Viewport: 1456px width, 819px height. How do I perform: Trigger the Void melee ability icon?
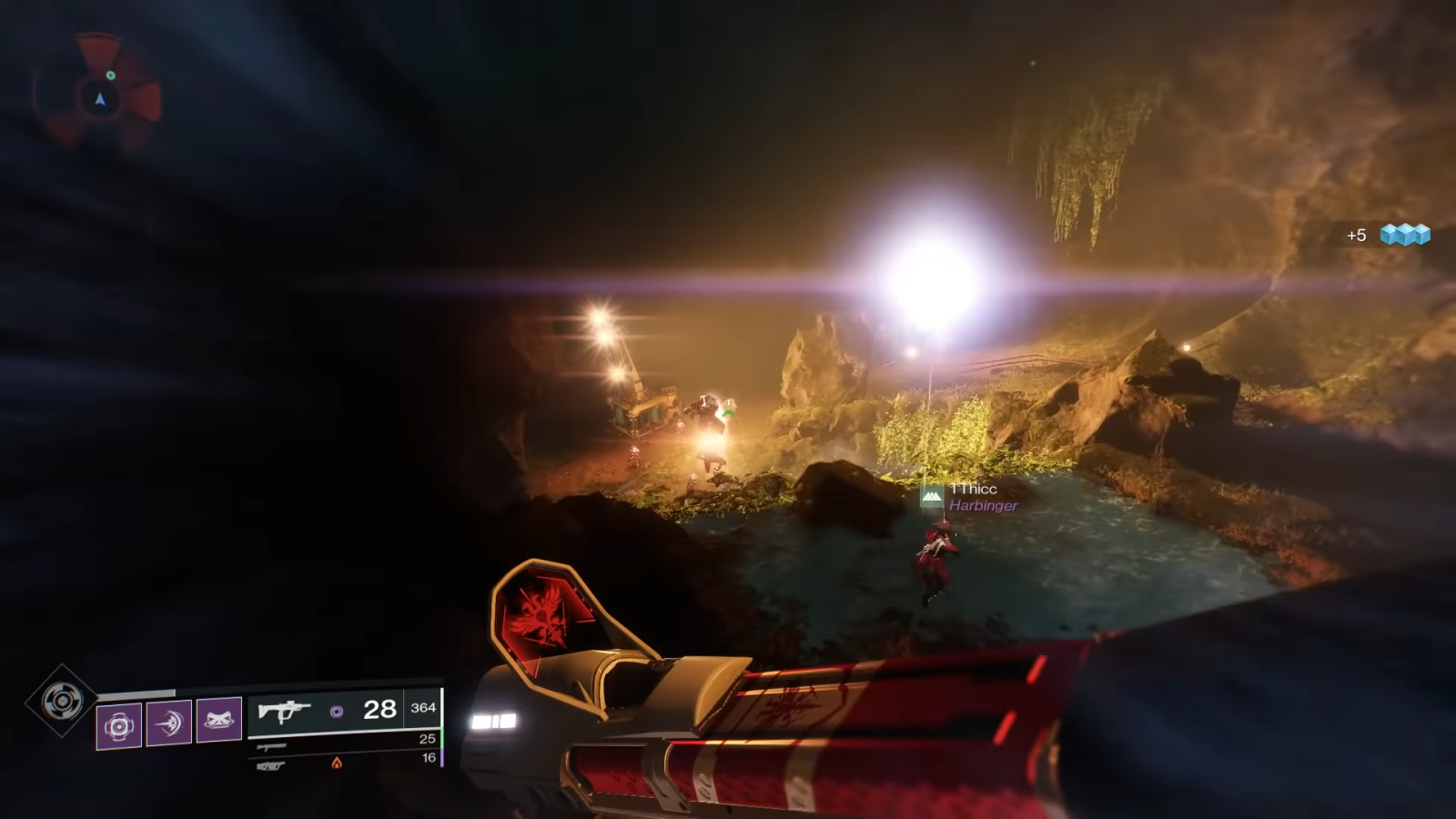169,723
